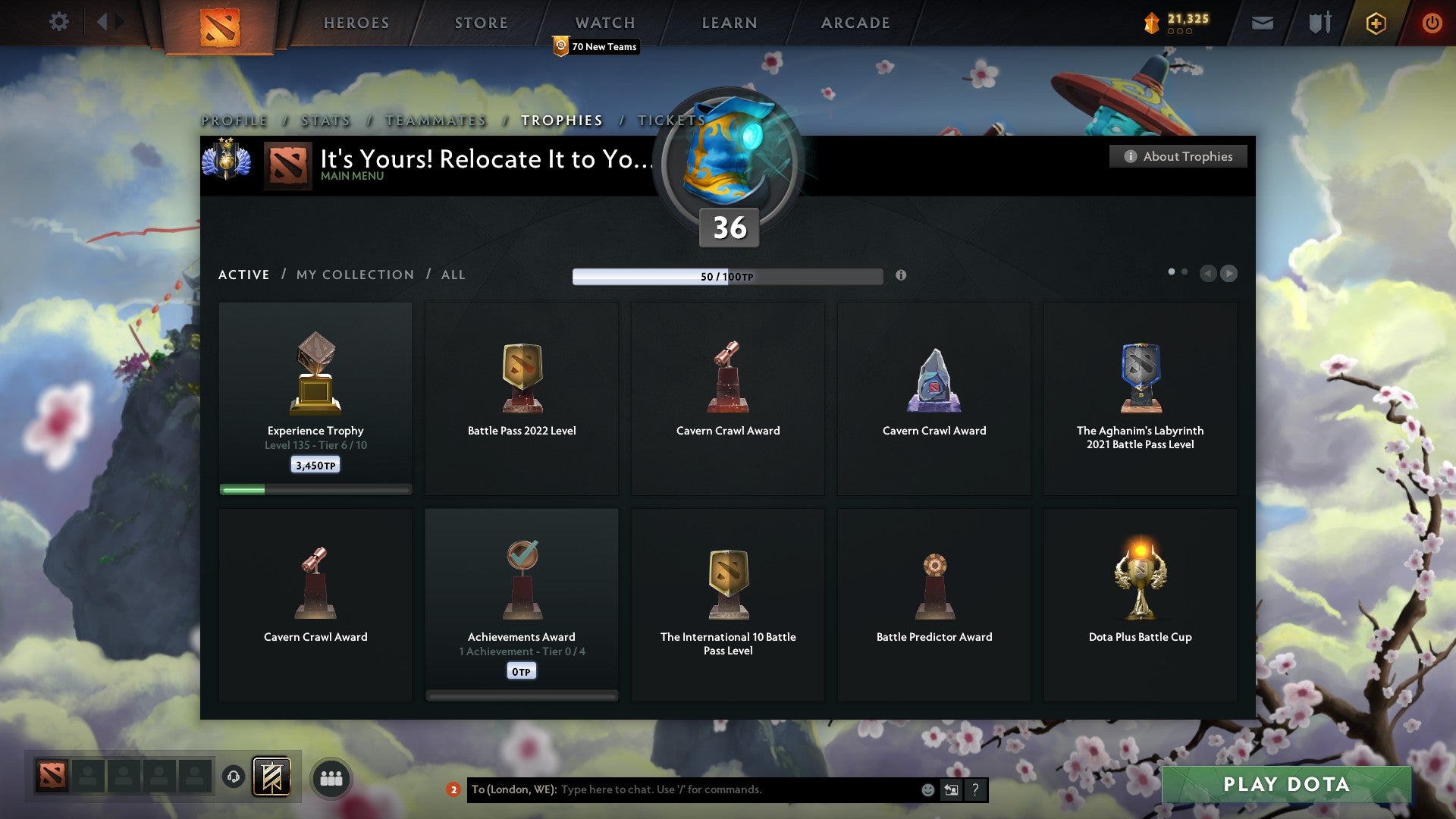This screenshot has width=1456, height=819.
Task: Open the TEAMMATES section
Action: click(435, 120)
